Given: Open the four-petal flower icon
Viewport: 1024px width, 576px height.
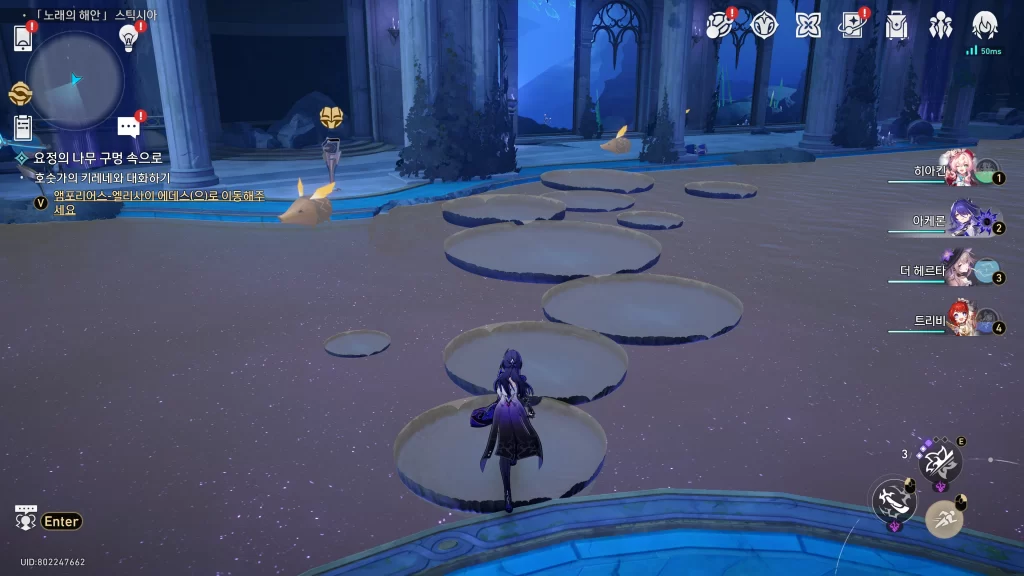Looking at the screenshot, I should click(808, 25).
